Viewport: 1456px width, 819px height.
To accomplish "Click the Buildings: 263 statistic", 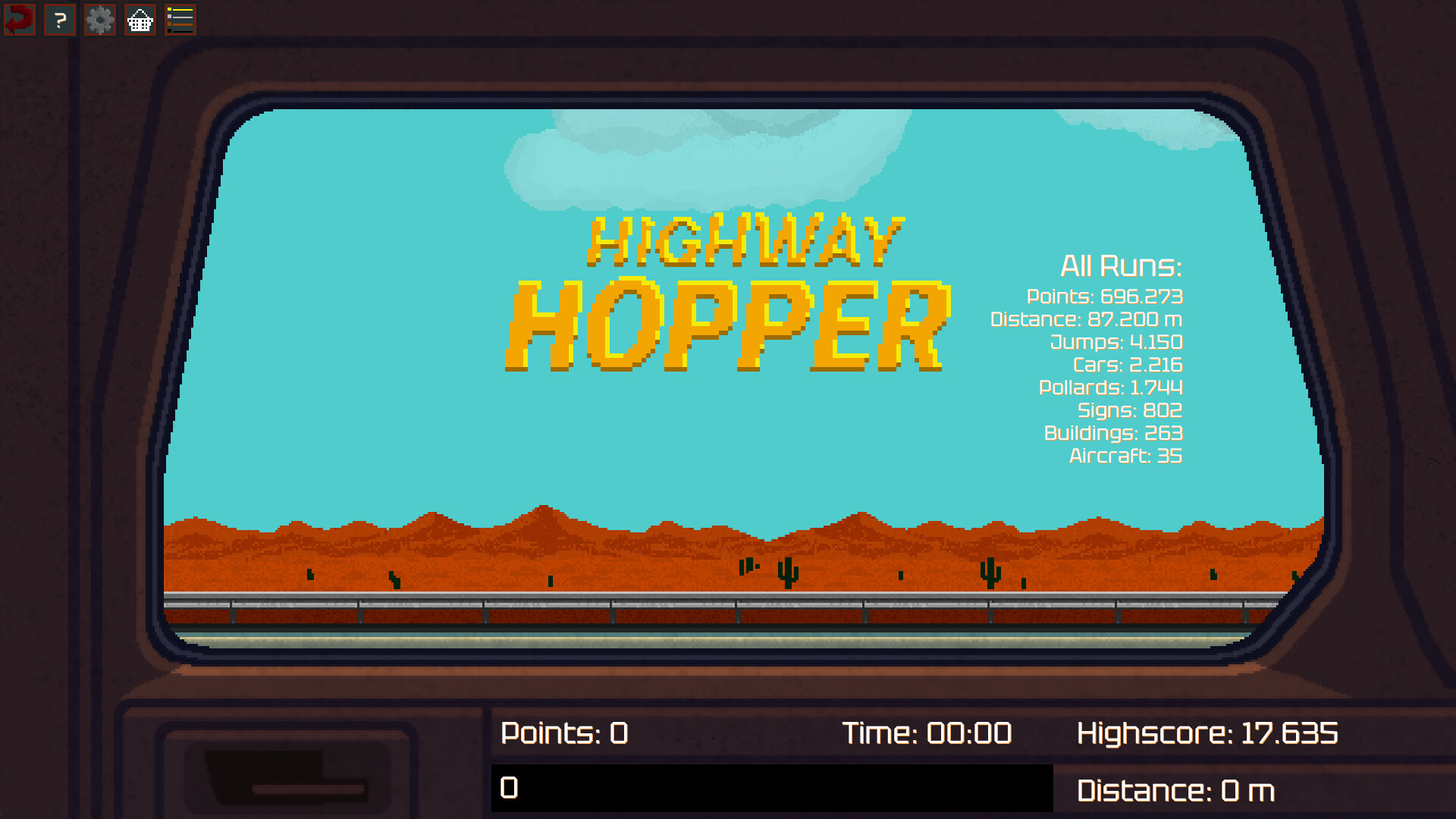I will click(1113, 434).
